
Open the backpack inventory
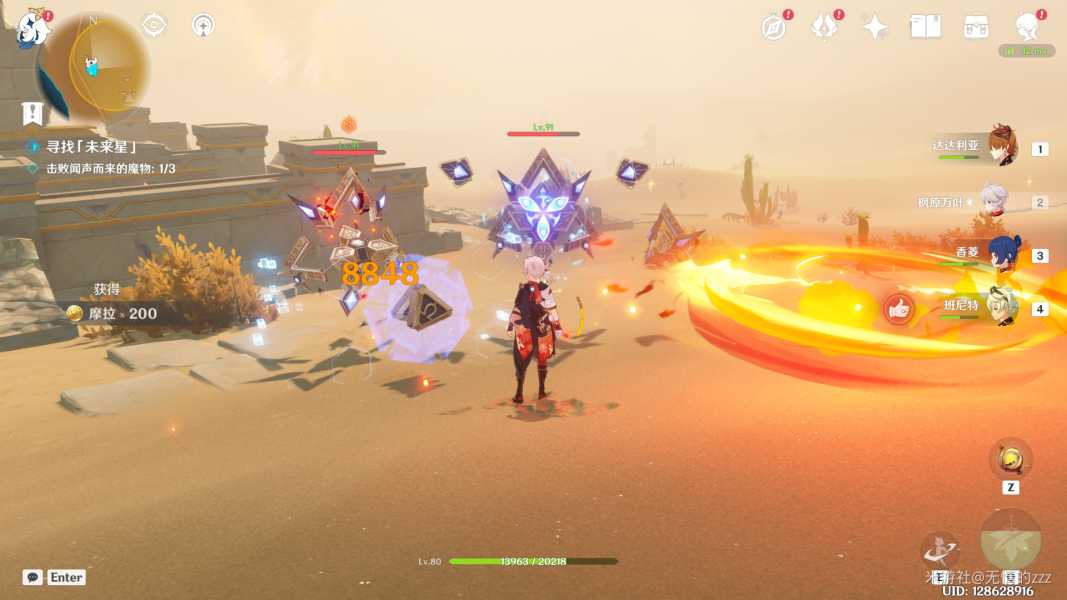976,27
